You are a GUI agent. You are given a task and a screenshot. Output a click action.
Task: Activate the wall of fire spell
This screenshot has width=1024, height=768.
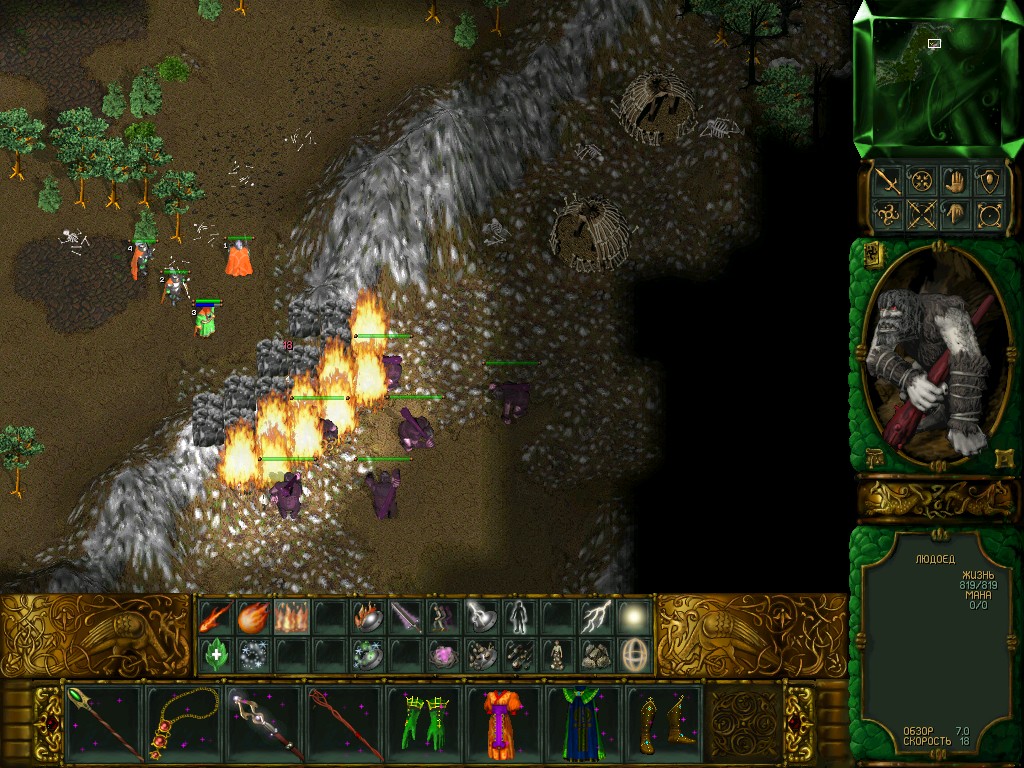tap(291, 616)
